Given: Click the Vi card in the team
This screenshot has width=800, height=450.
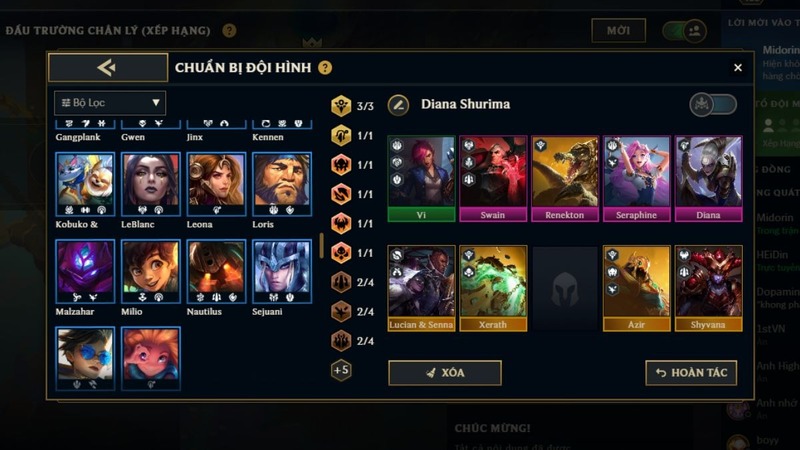Looking at the screenshot, I should point(421,178).
